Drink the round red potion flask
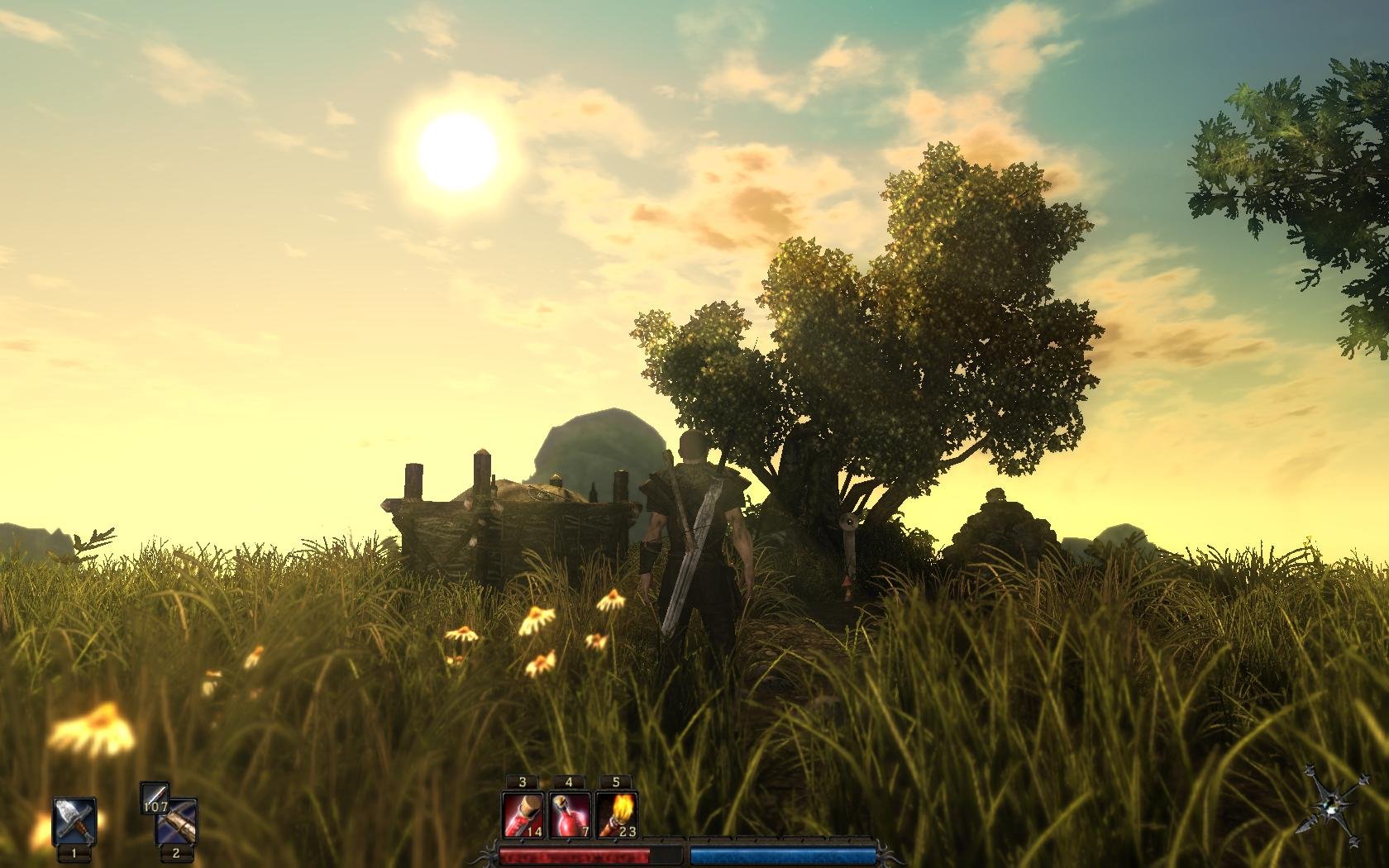The height and width of the screenshot is (868, 1389). pos(570,815)
